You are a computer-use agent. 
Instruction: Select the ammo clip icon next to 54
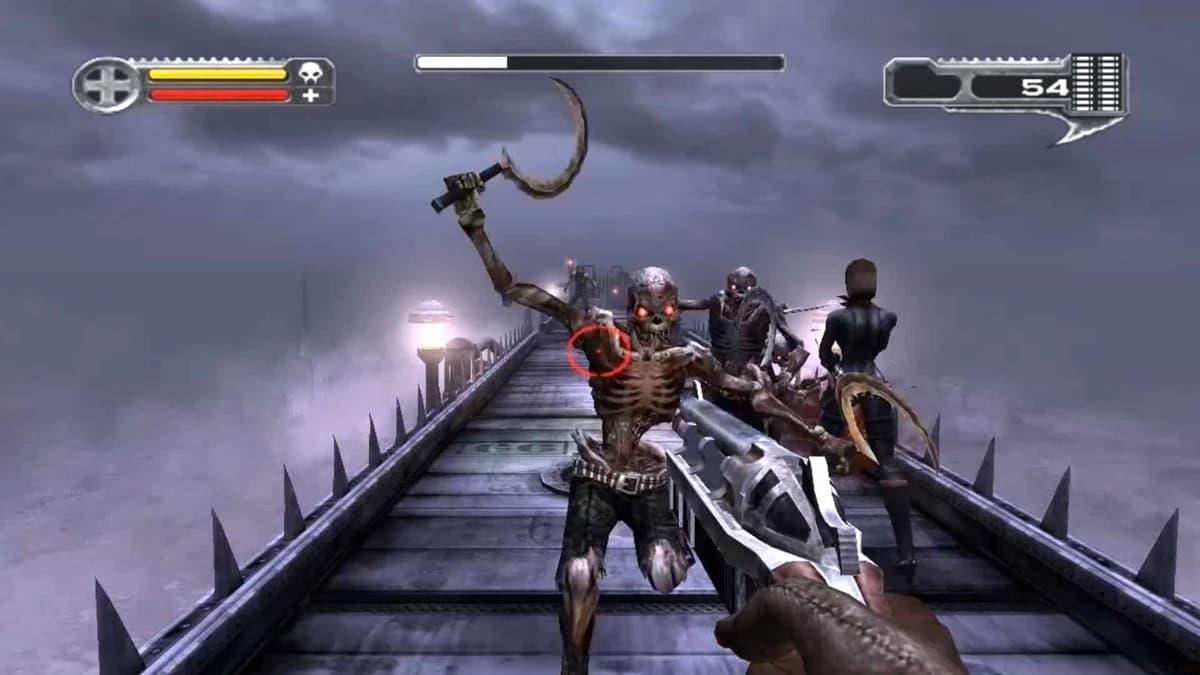point(1097,85)
